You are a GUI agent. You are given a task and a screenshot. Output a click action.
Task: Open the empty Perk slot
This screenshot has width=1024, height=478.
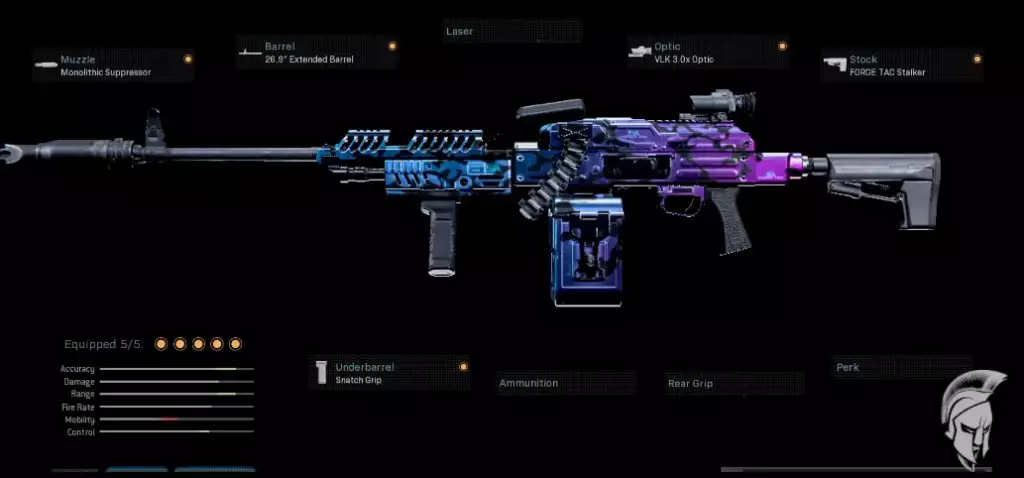902,367
